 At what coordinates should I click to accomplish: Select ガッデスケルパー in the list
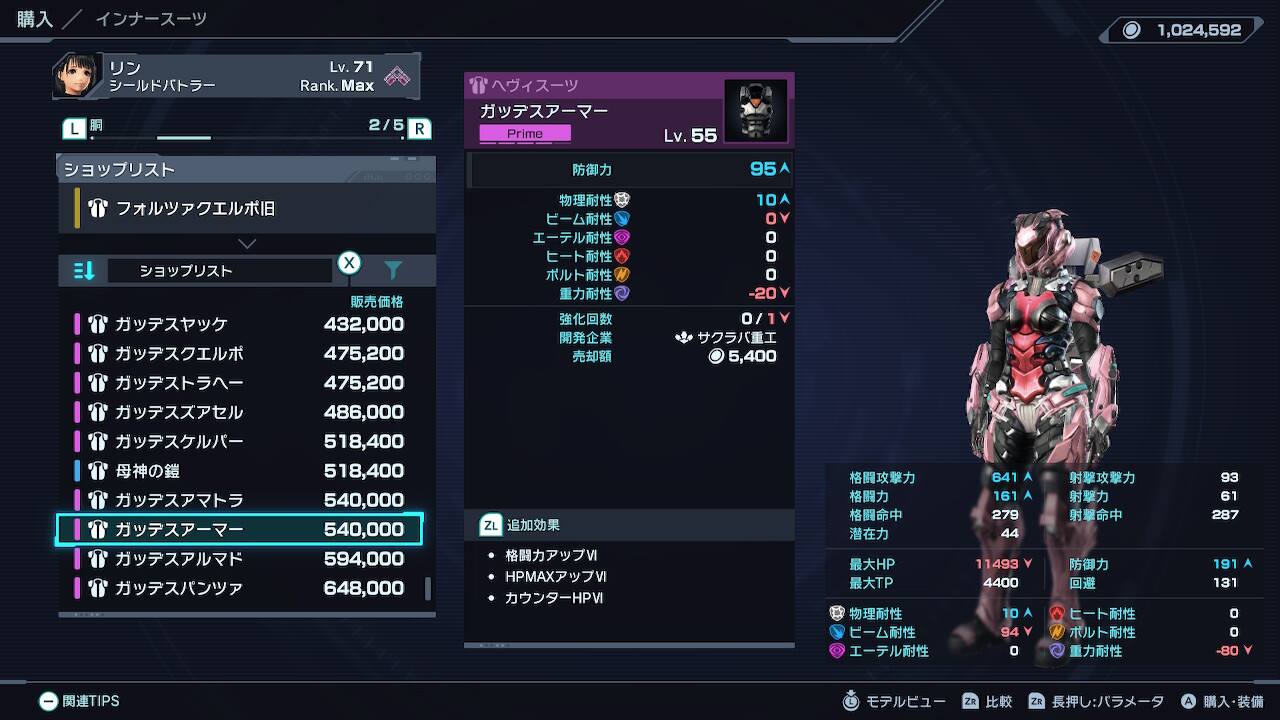[240, 441]
